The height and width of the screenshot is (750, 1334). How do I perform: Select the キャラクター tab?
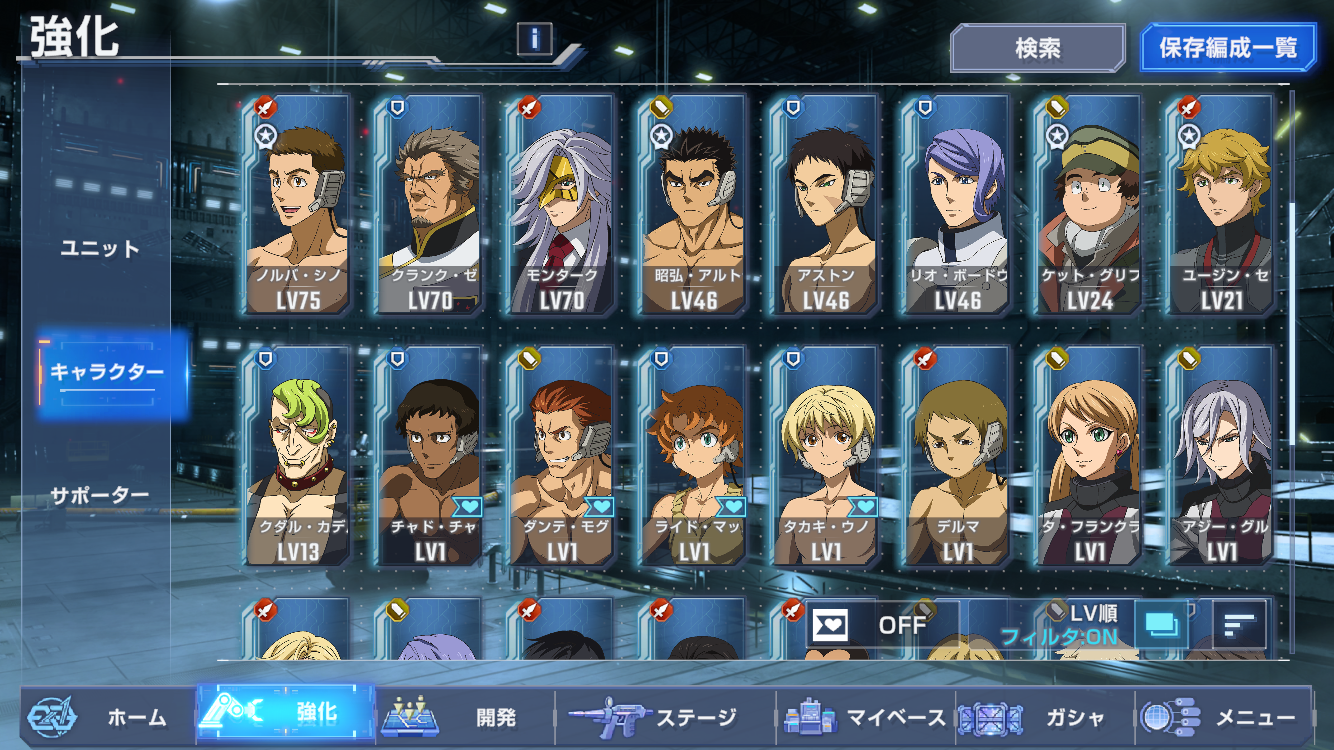coord(107,373)
